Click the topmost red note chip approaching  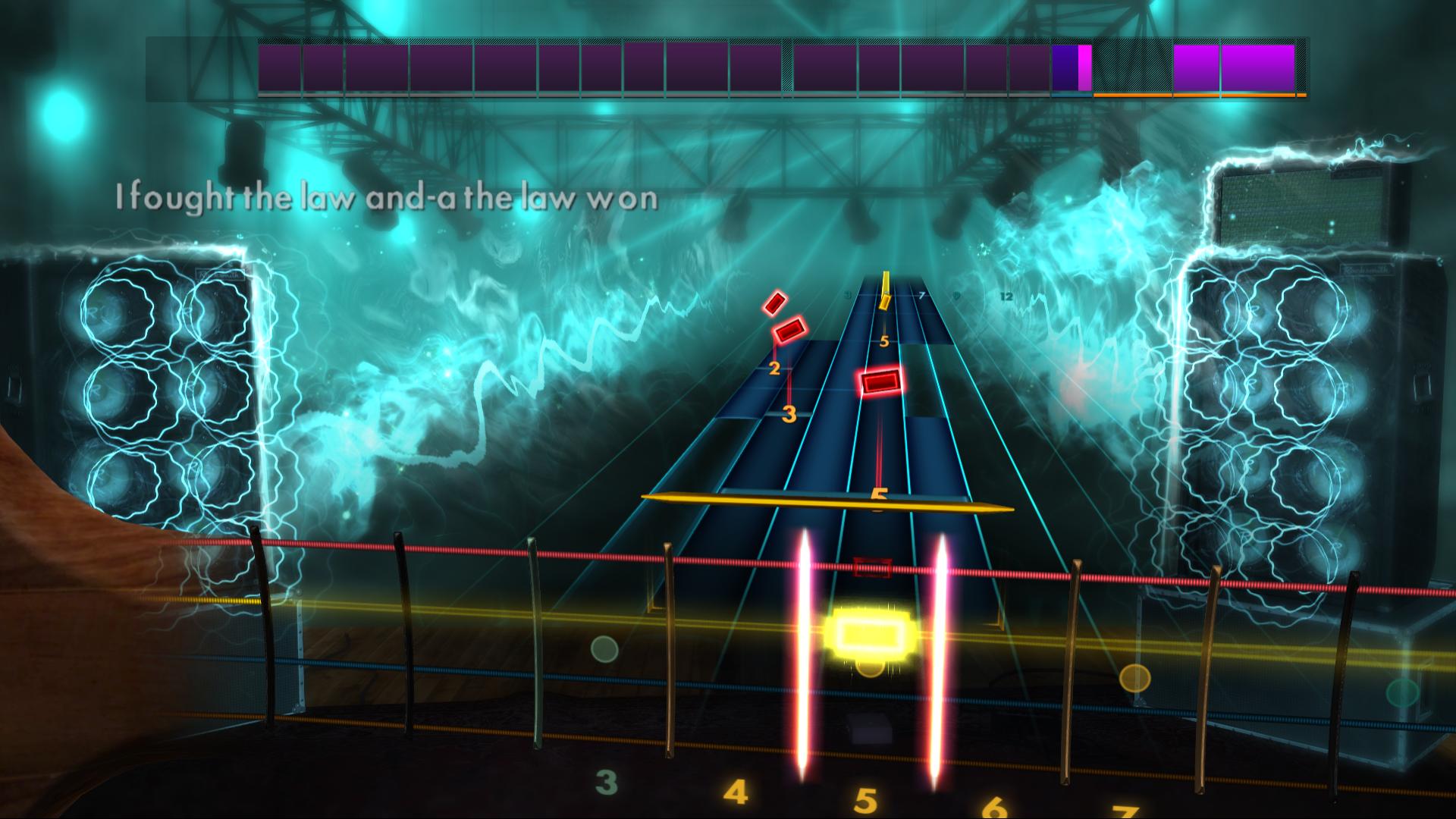776,303
